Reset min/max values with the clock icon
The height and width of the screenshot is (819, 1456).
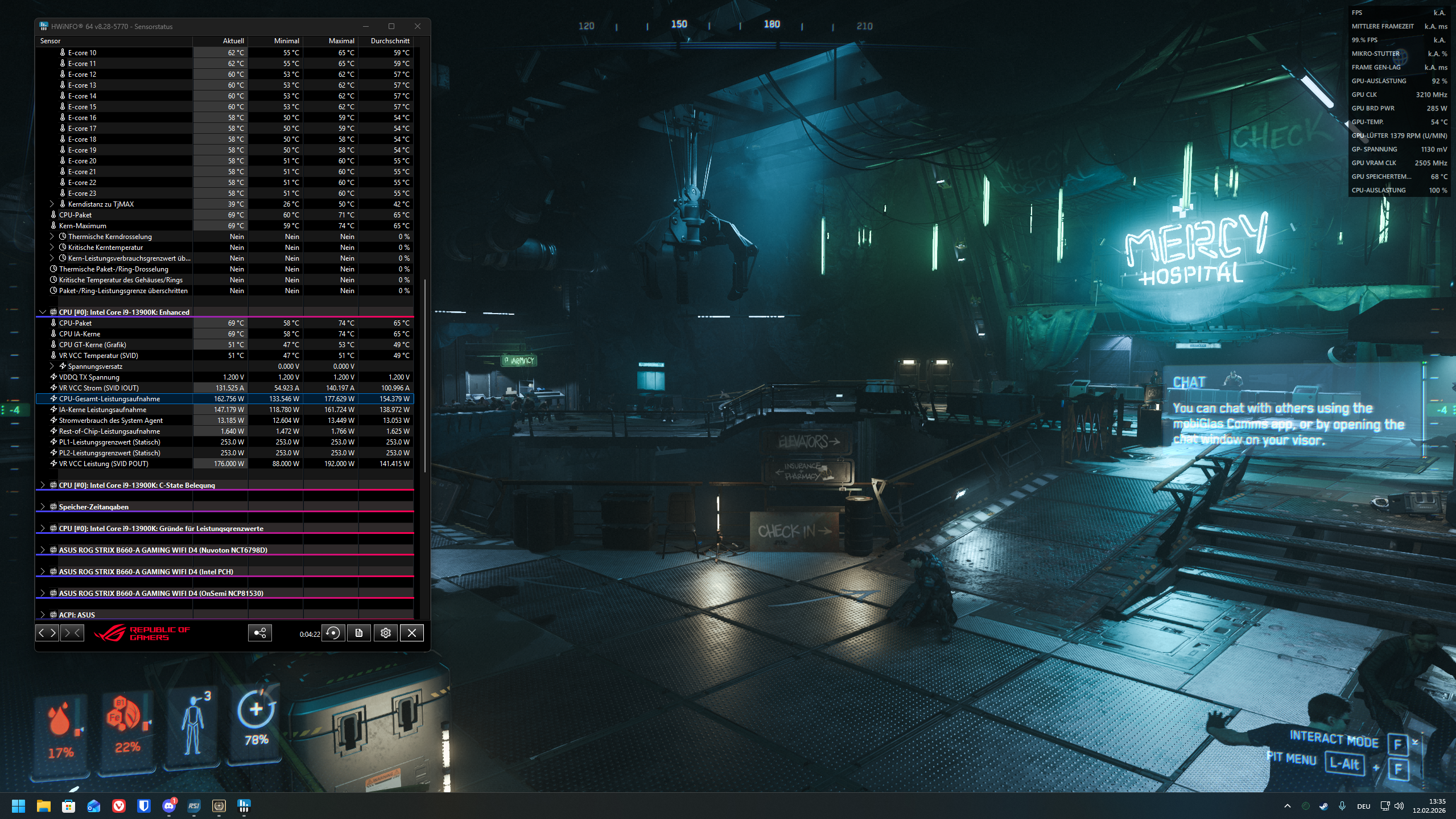(x=333, y=632)
